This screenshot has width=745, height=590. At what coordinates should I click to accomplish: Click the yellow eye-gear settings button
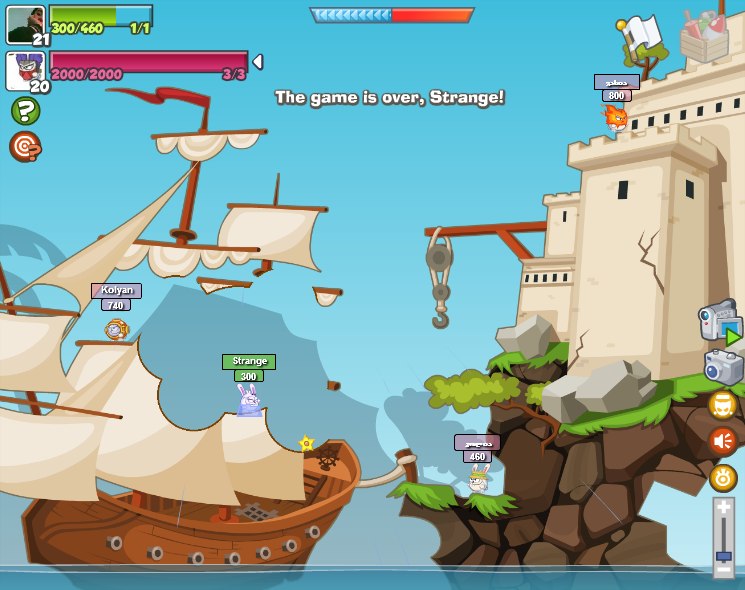click(x=722, y=478)
